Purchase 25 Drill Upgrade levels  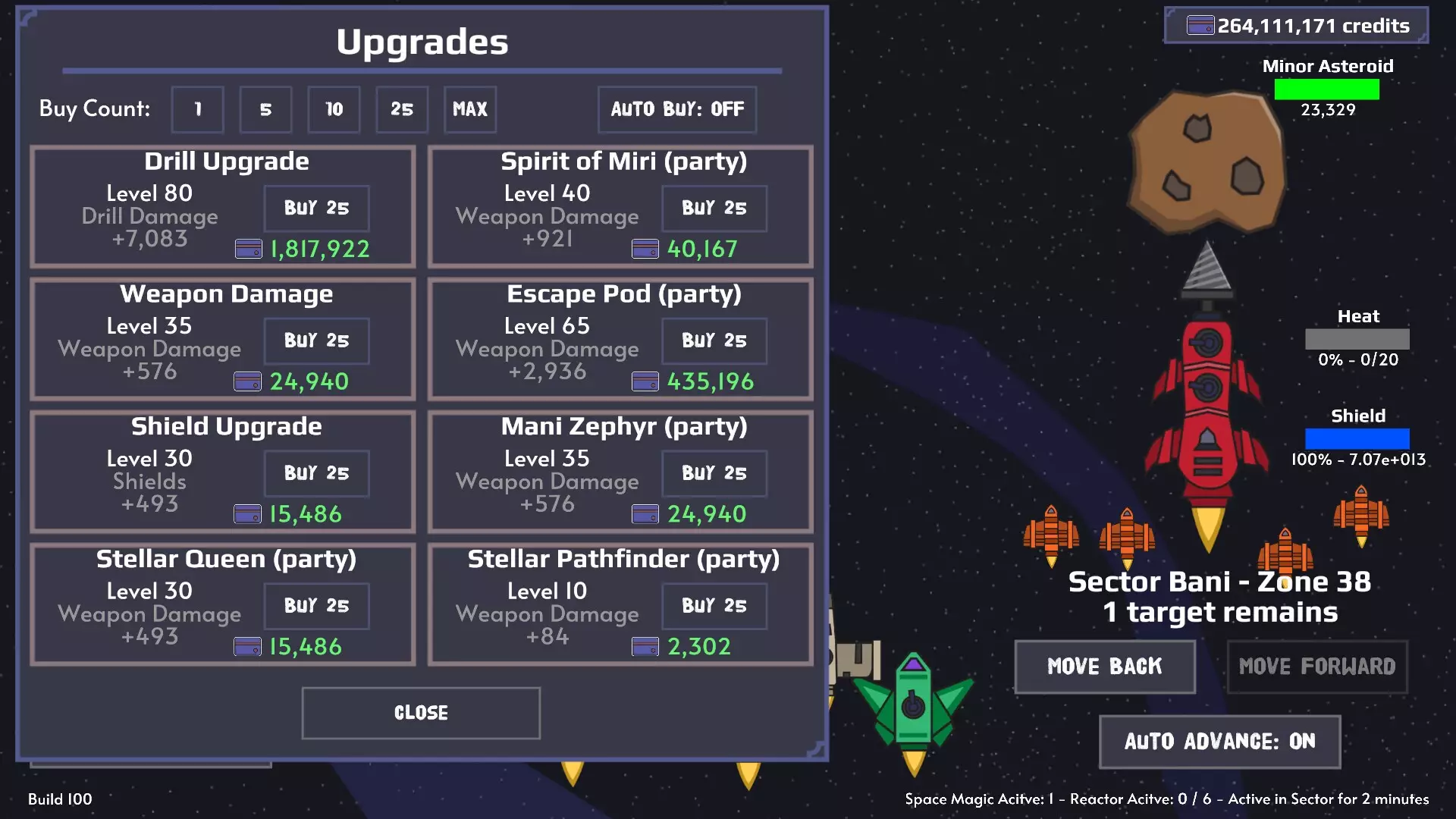coord(316,208)
